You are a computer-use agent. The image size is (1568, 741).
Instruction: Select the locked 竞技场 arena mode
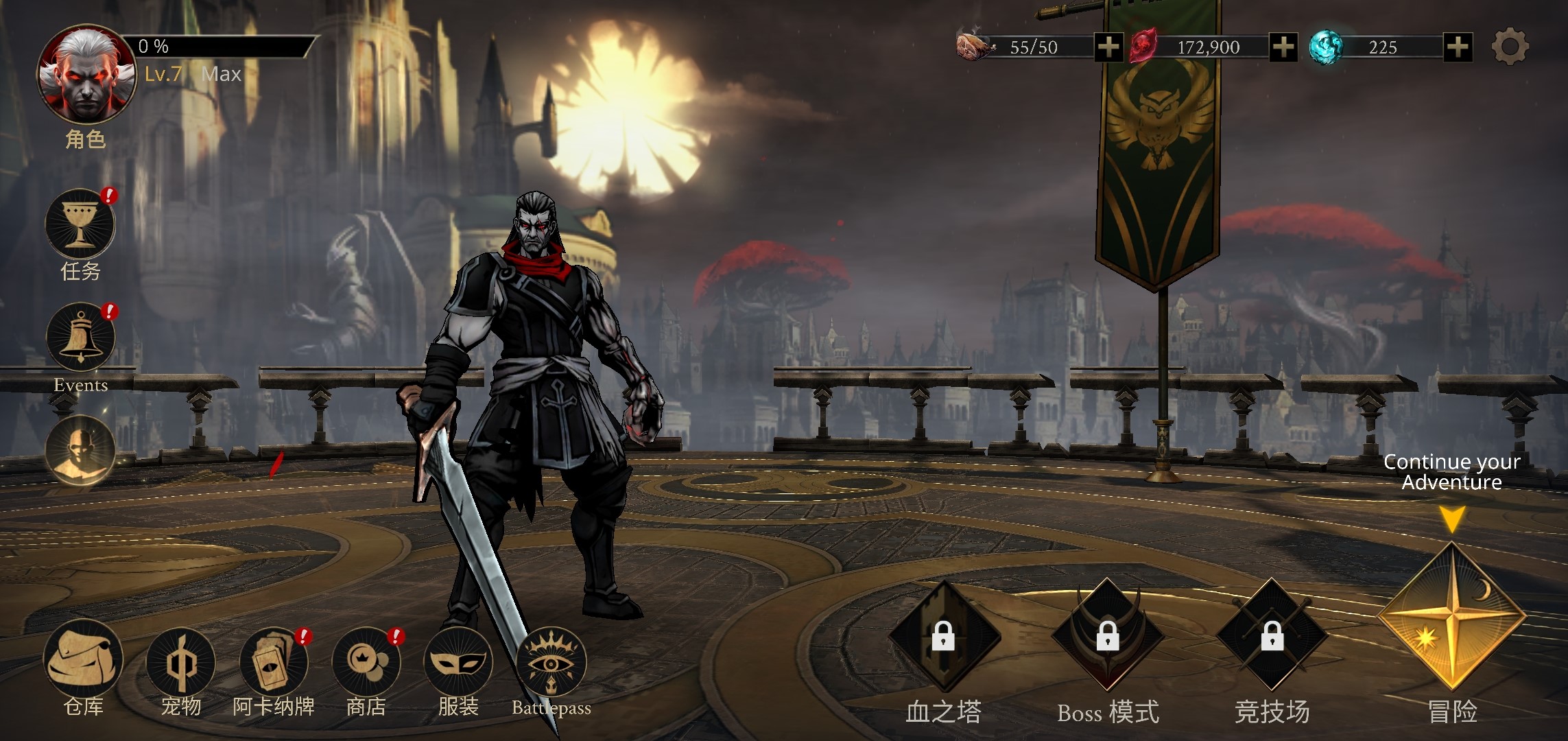(x=1272, y=635)
